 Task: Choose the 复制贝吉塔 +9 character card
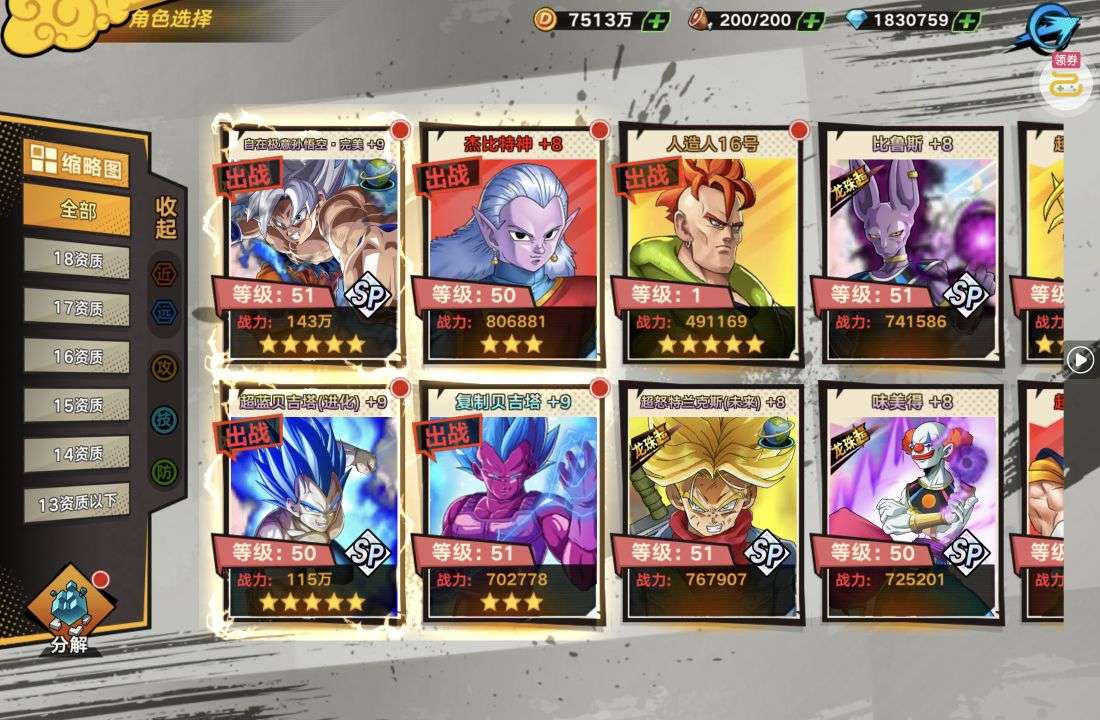click(511, 500)
